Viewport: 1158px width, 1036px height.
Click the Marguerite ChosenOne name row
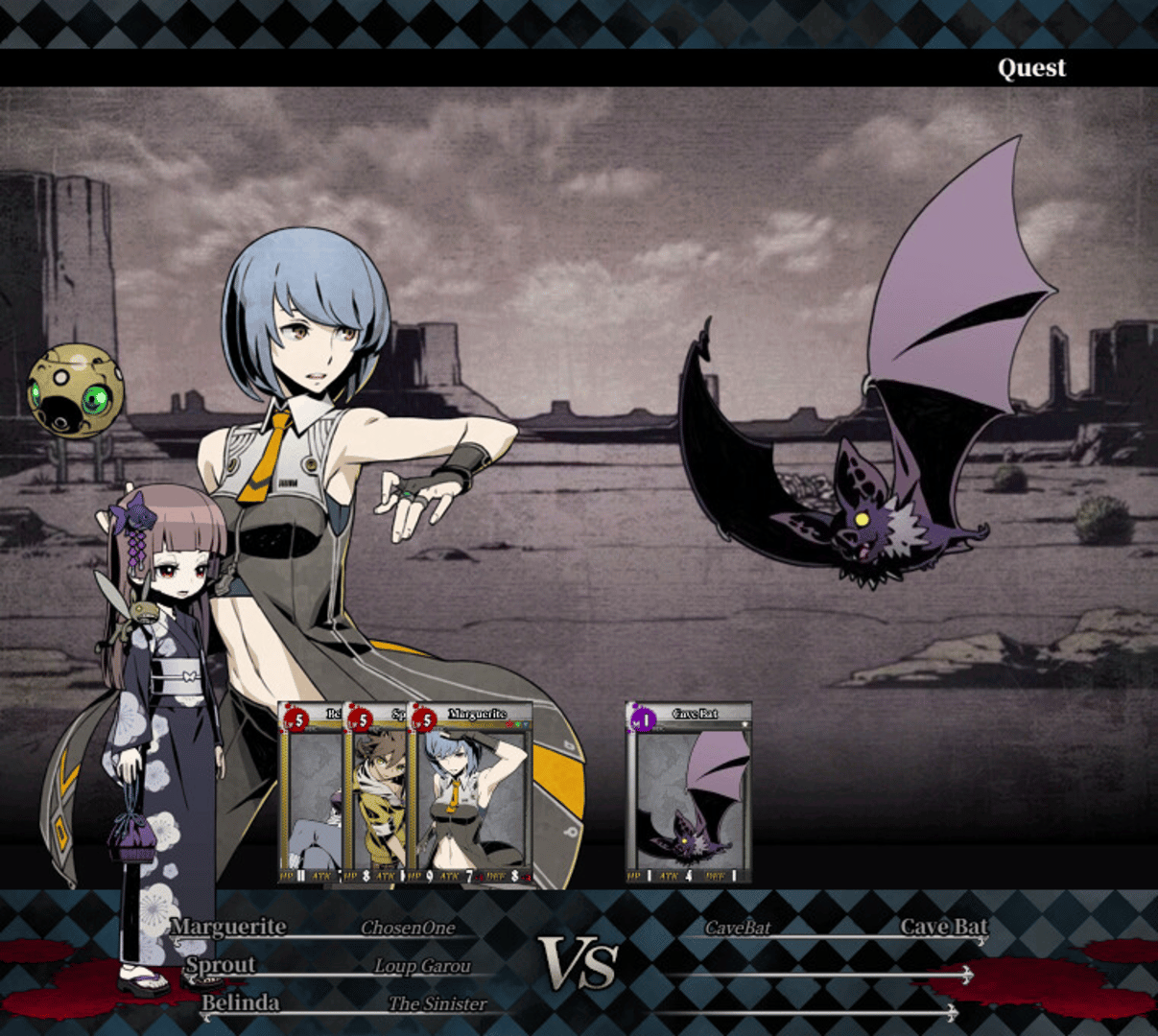coord(317,928)
